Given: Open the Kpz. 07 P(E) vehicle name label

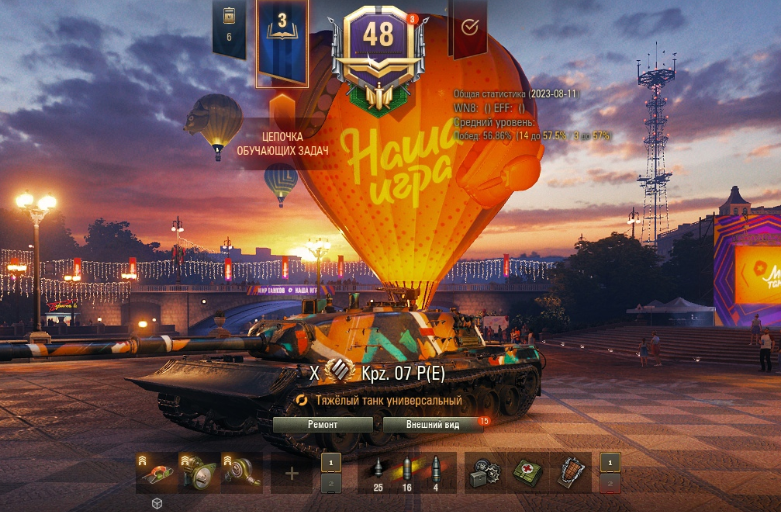Looking at the screenshot, I should (x=403, y=371).
